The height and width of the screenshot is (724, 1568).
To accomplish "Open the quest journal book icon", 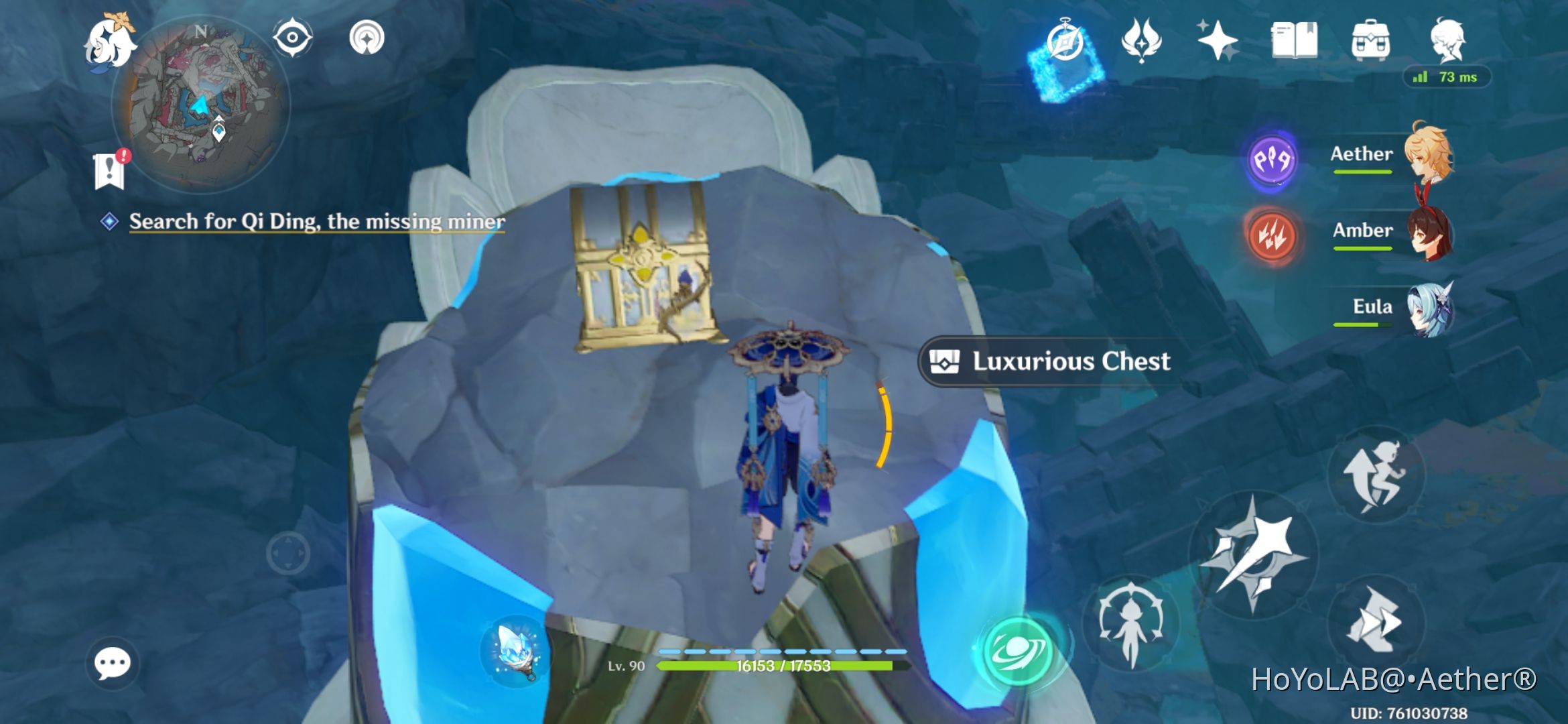I will pos(1294,42).
